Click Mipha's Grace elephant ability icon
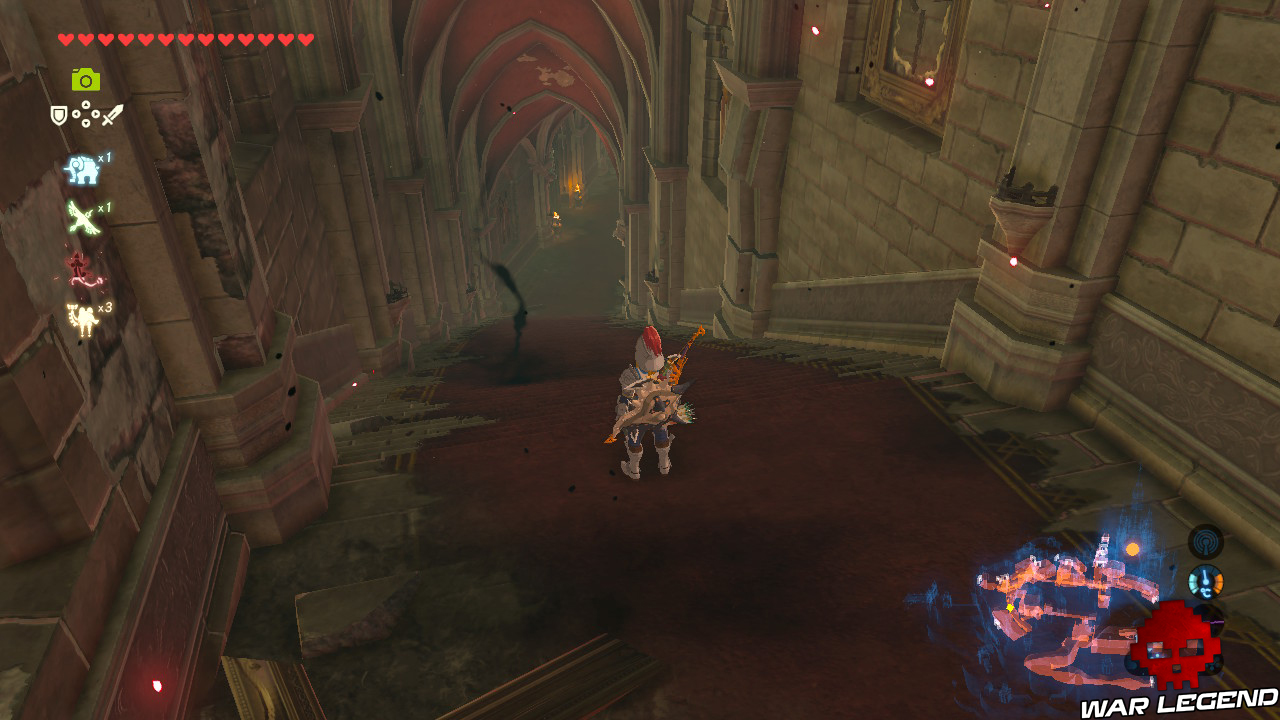 pyautogui.click(x=81, y=169)
